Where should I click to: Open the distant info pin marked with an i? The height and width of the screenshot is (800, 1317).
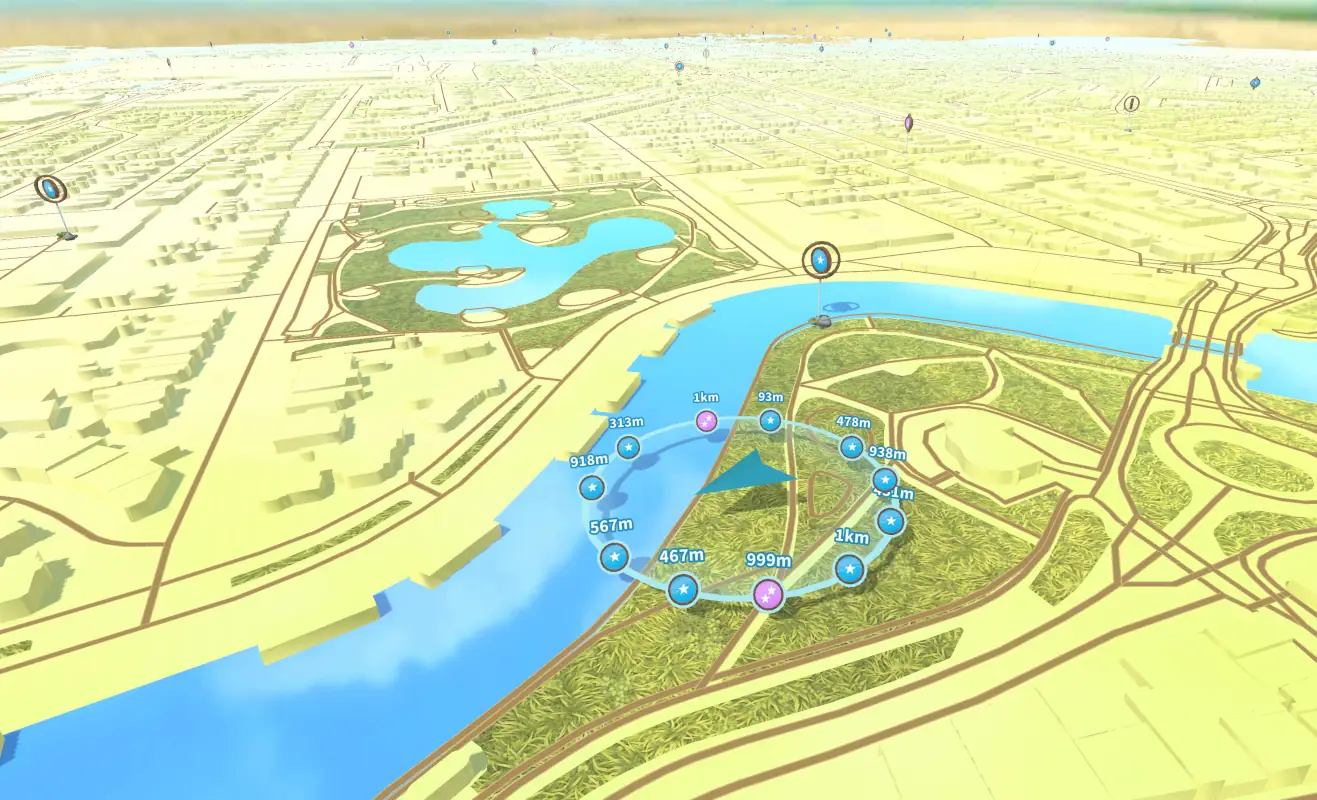(x=1131, y=103)
